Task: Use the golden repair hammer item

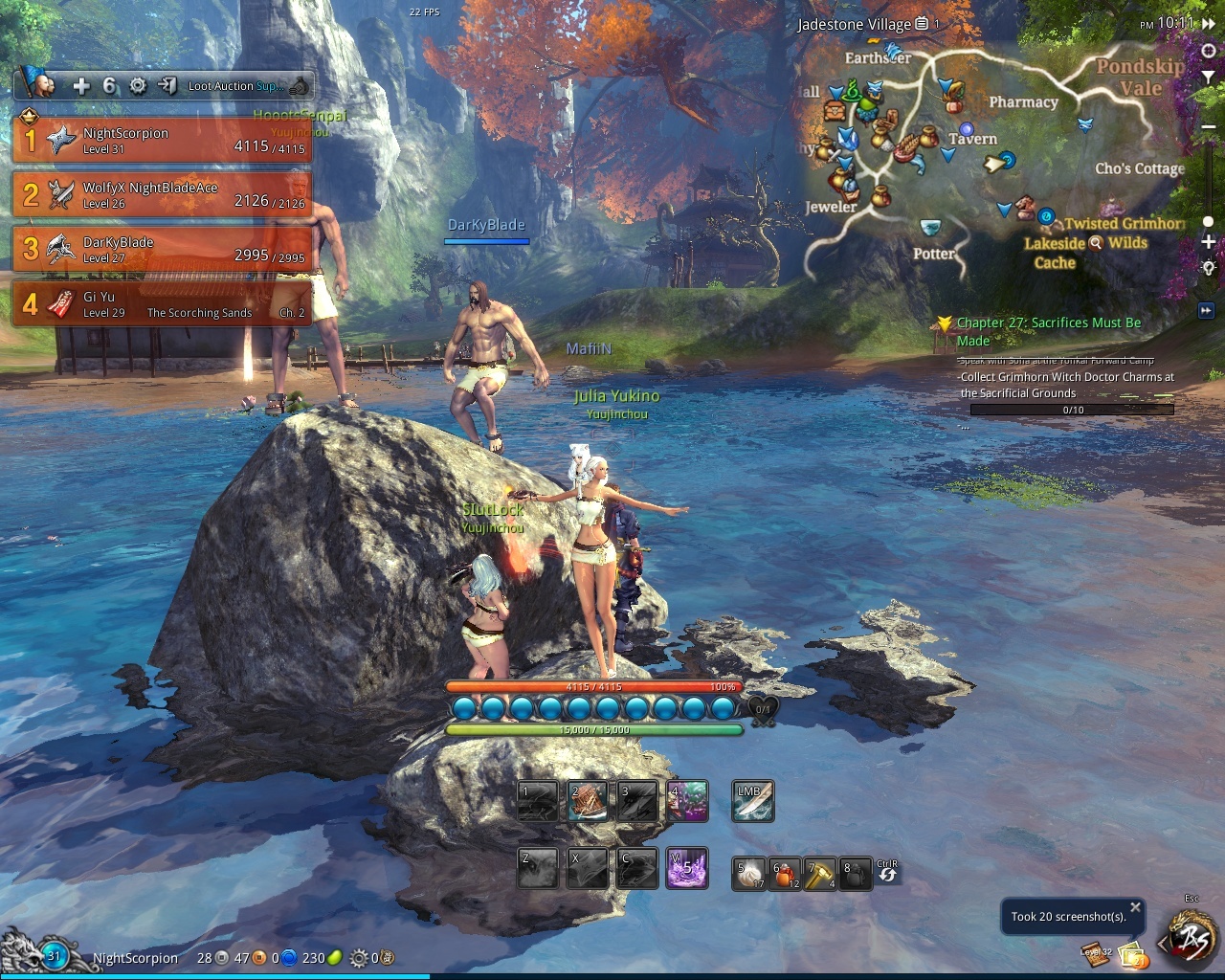Action: coord(819,875)
